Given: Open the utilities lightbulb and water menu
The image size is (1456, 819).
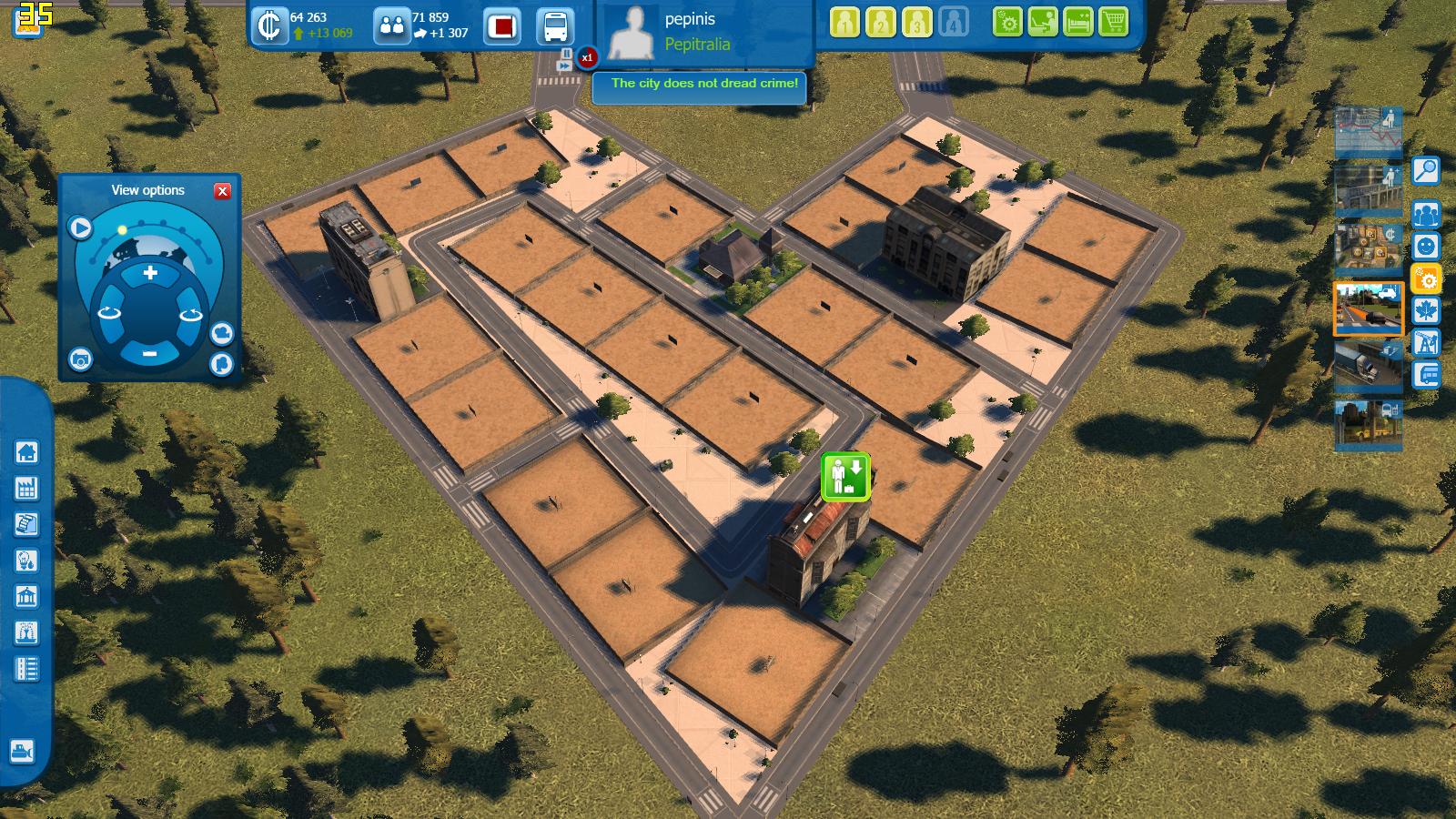Looking at the screenshot, I should click(26, 561).
